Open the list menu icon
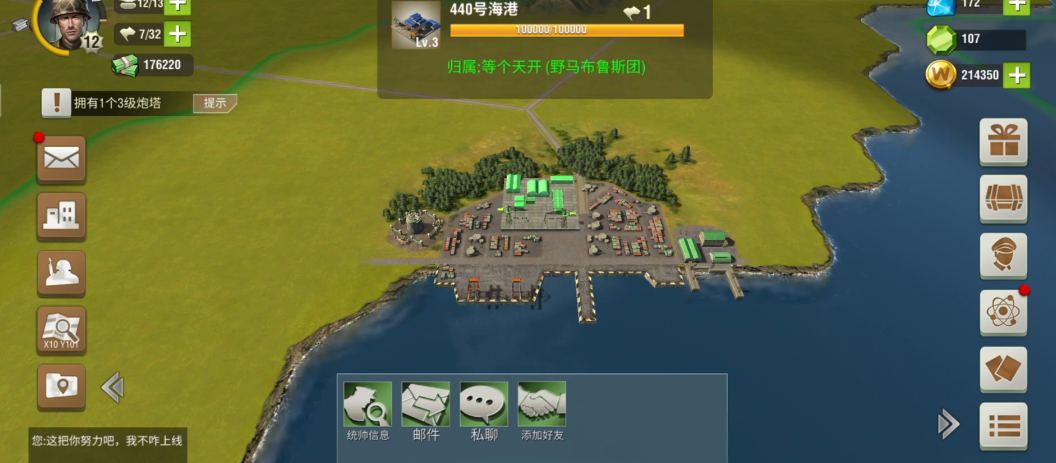Image resolution: width=1056 pixels, height=463 pixels. coord(1003,426)
